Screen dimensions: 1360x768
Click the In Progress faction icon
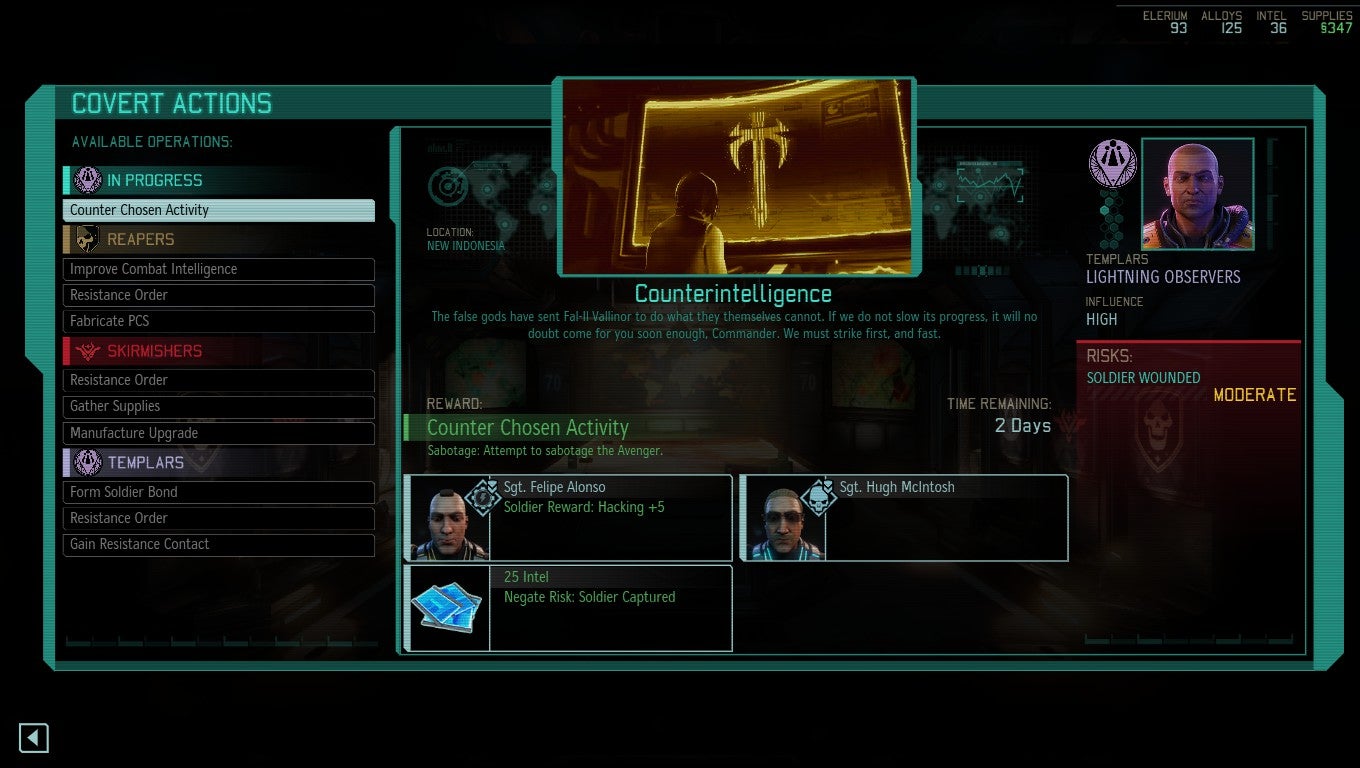(87, 180)
